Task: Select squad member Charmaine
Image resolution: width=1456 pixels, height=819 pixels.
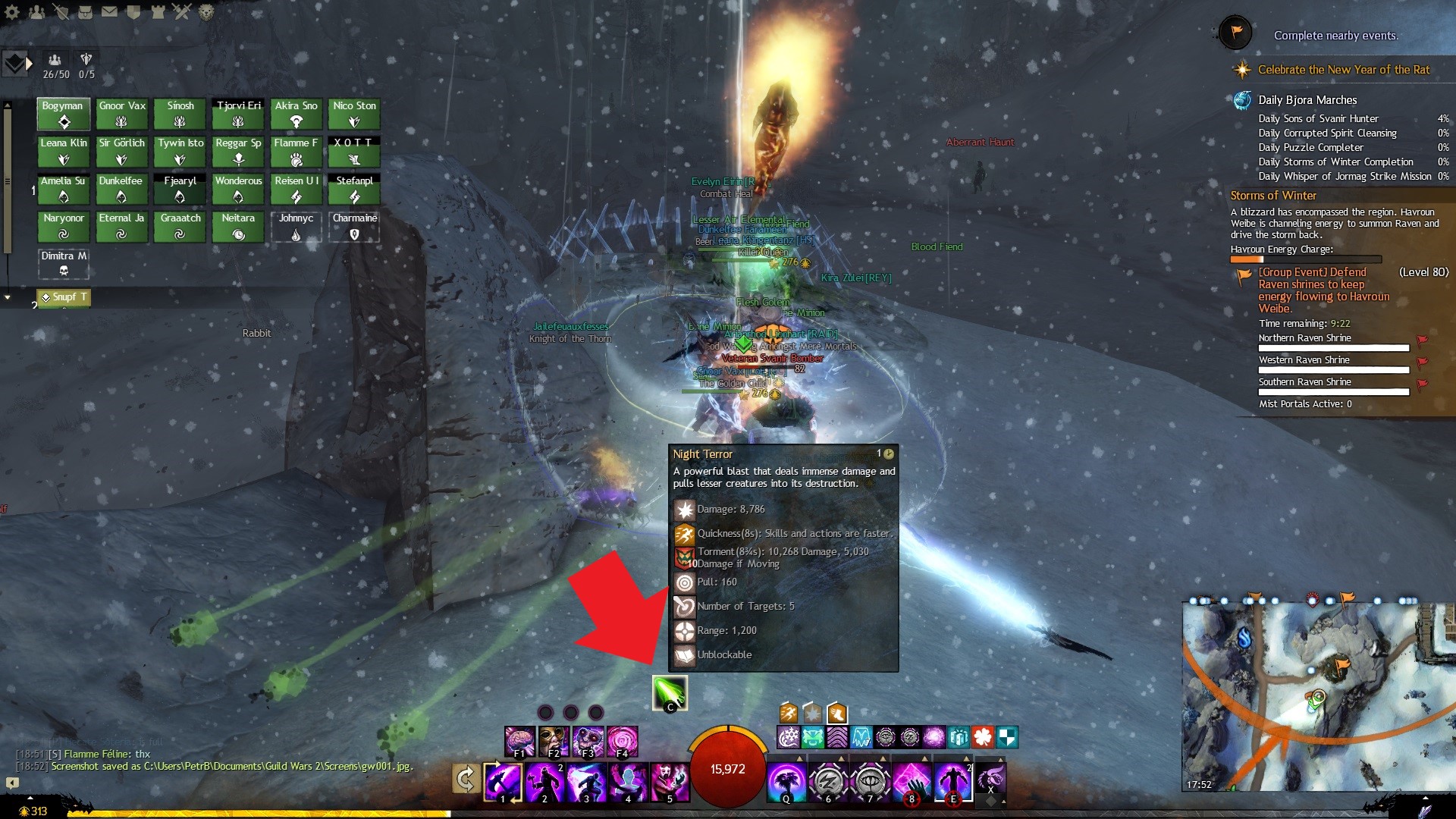Action: [354, 226]
